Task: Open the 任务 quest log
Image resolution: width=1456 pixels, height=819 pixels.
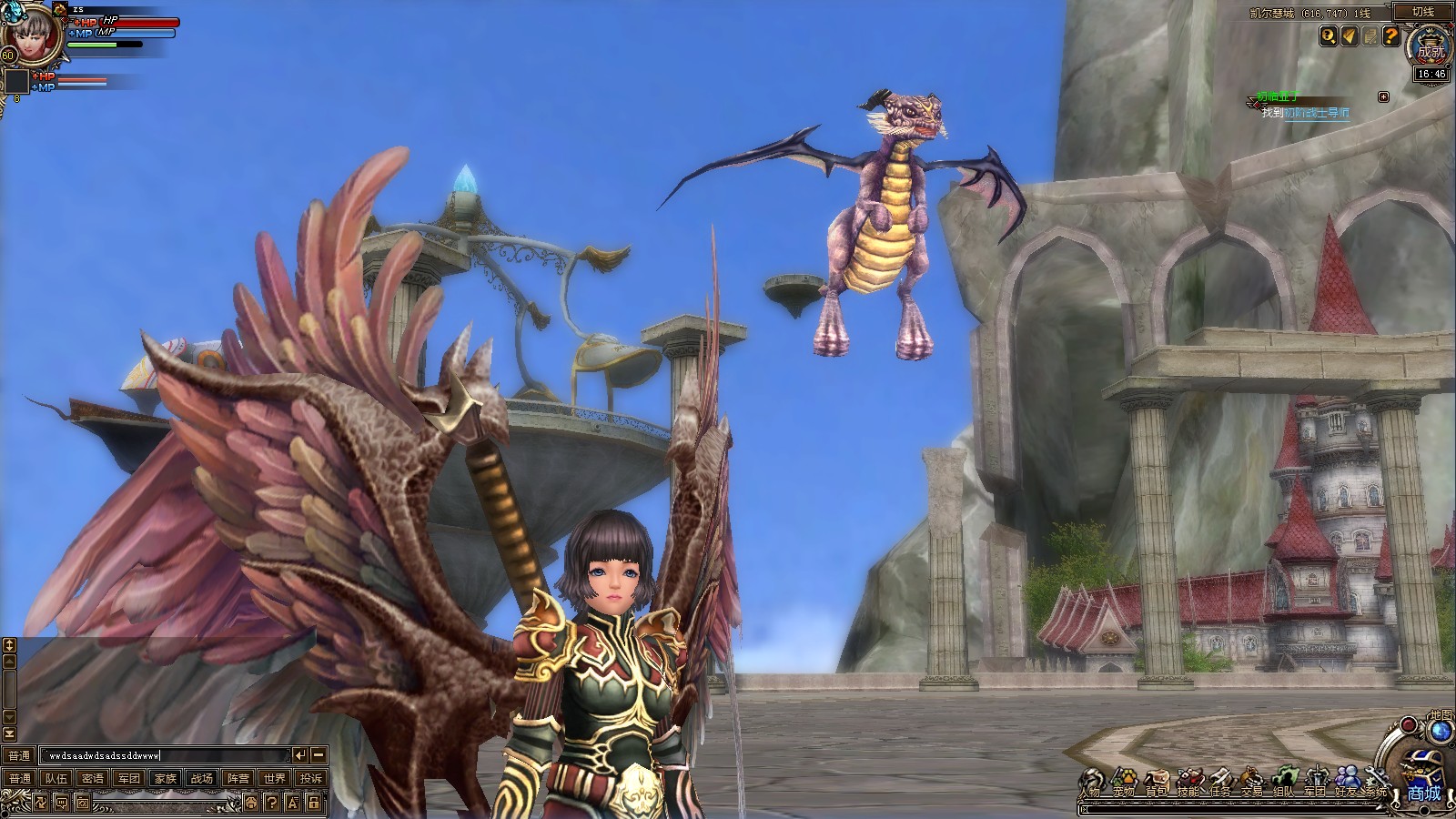Action: (1219, 783)
